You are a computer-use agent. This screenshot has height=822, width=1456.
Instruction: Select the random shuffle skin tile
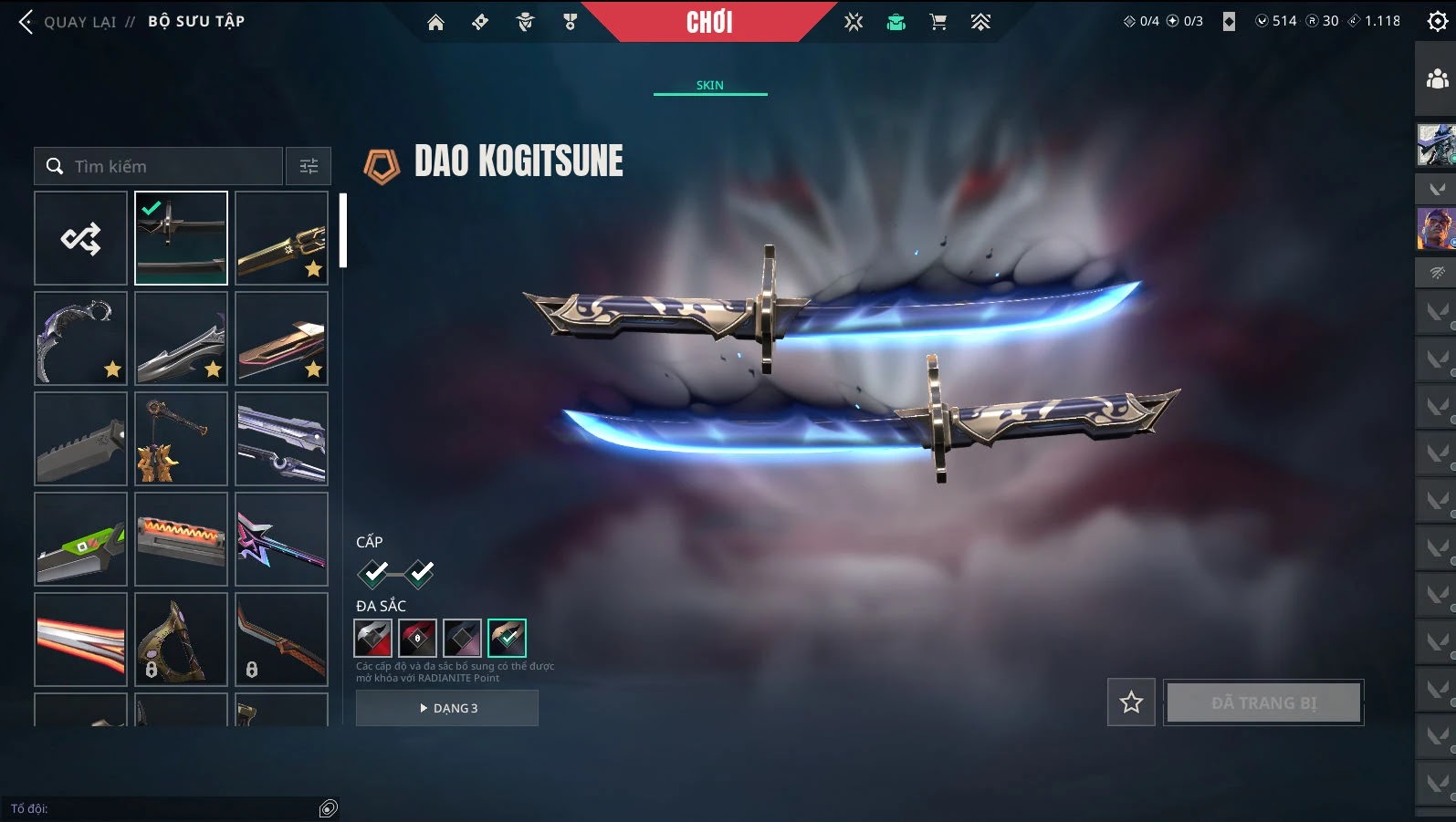[80, 238]
